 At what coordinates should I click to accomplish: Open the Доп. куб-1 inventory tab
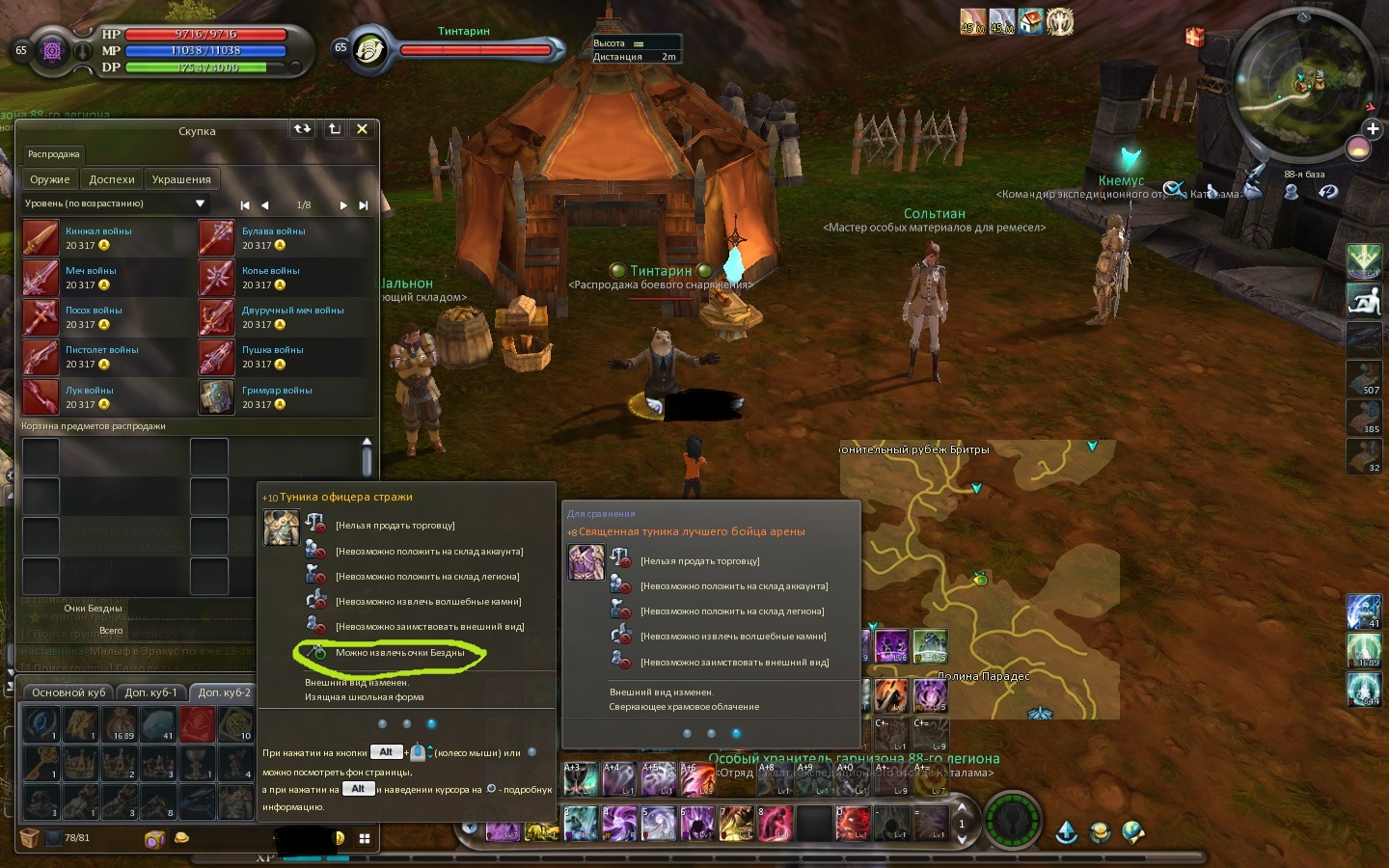pyautogui.click(x=151, y=692)
